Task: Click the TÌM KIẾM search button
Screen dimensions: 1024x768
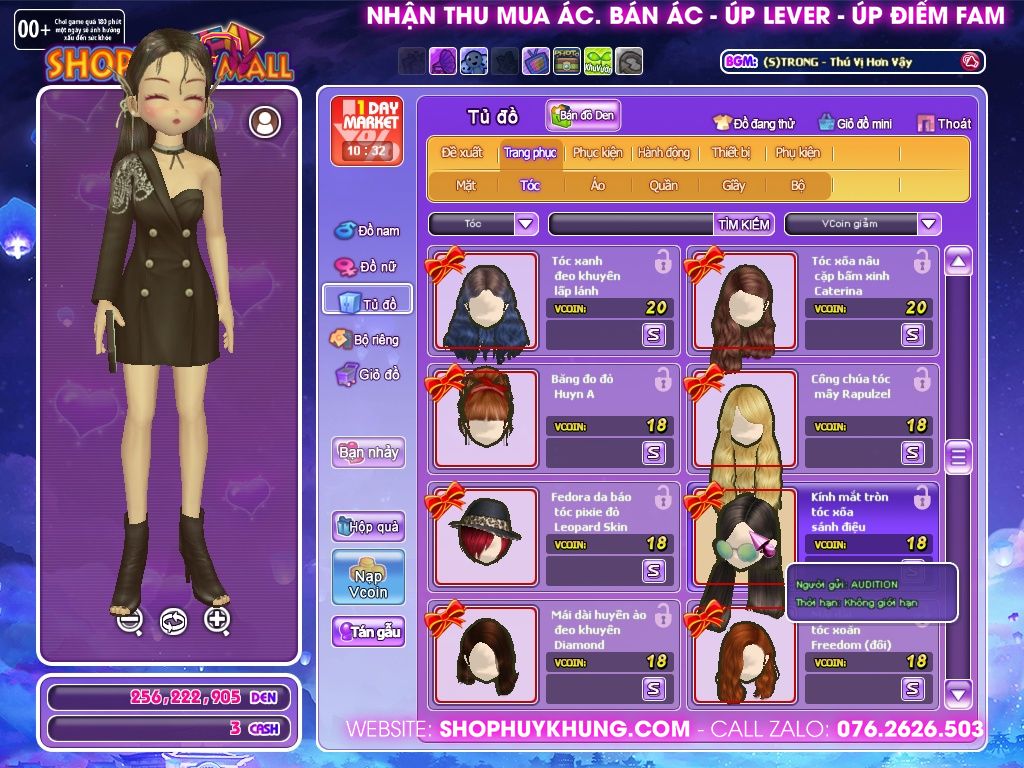Action: (744, 224)
